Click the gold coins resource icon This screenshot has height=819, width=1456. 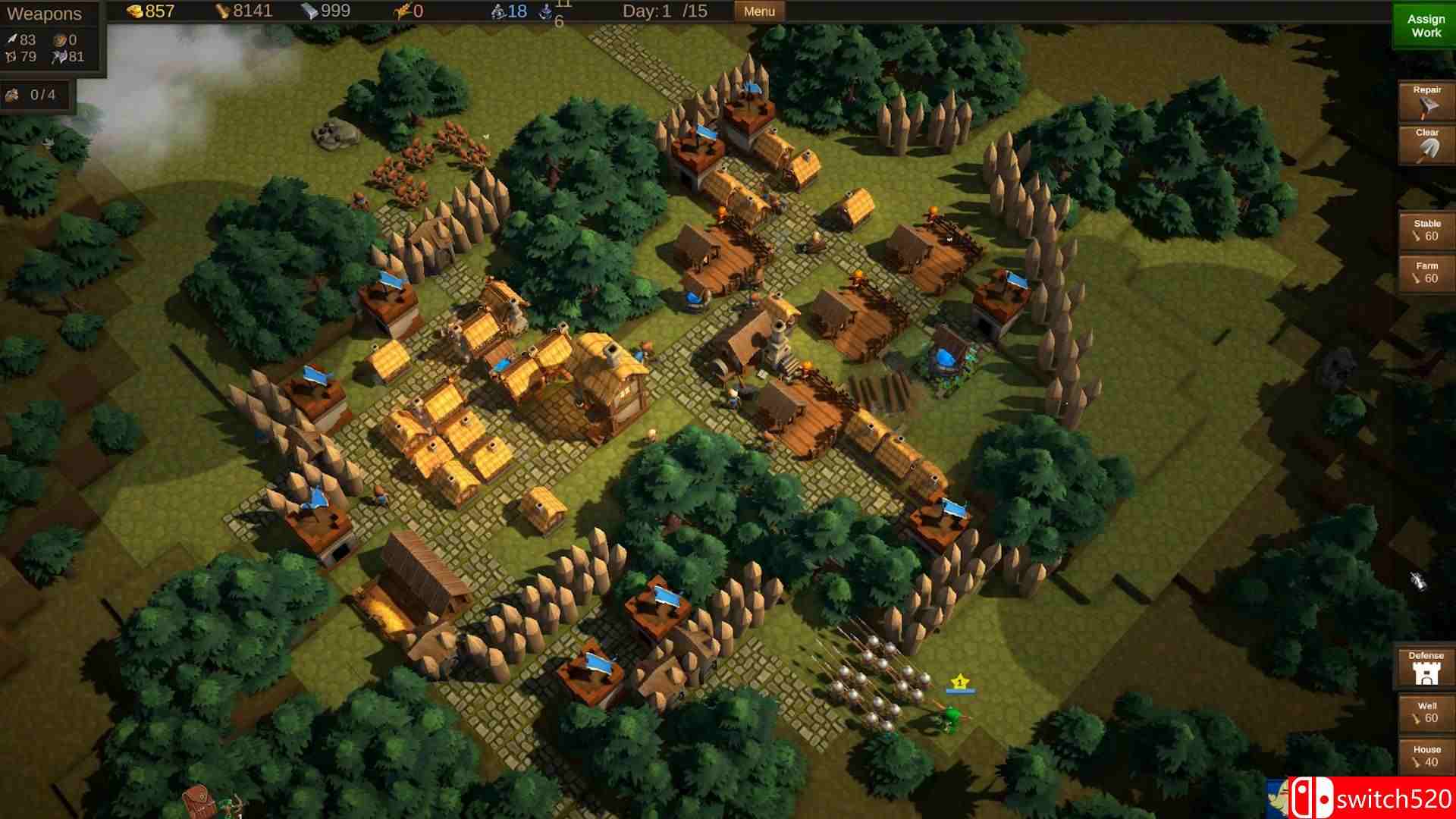[x=136, y=11]
